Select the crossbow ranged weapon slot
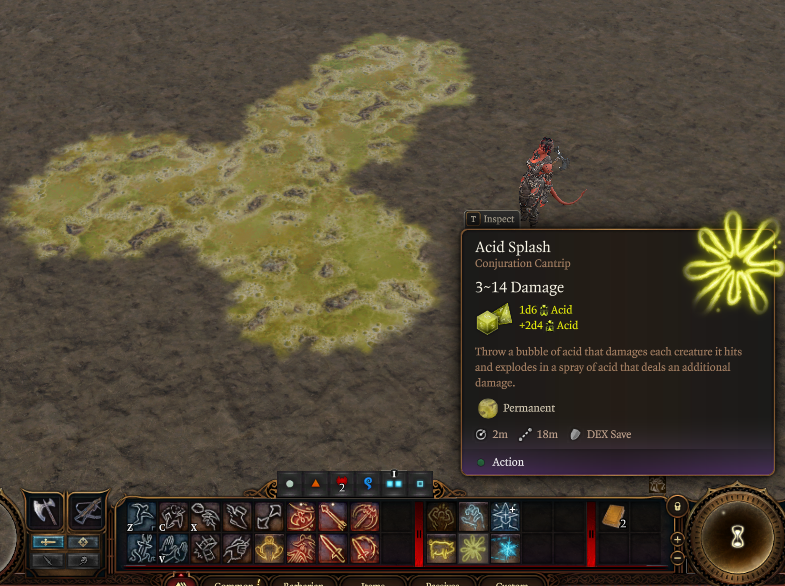The height and width of the screenshot is (586, 785). pos(88,512)
